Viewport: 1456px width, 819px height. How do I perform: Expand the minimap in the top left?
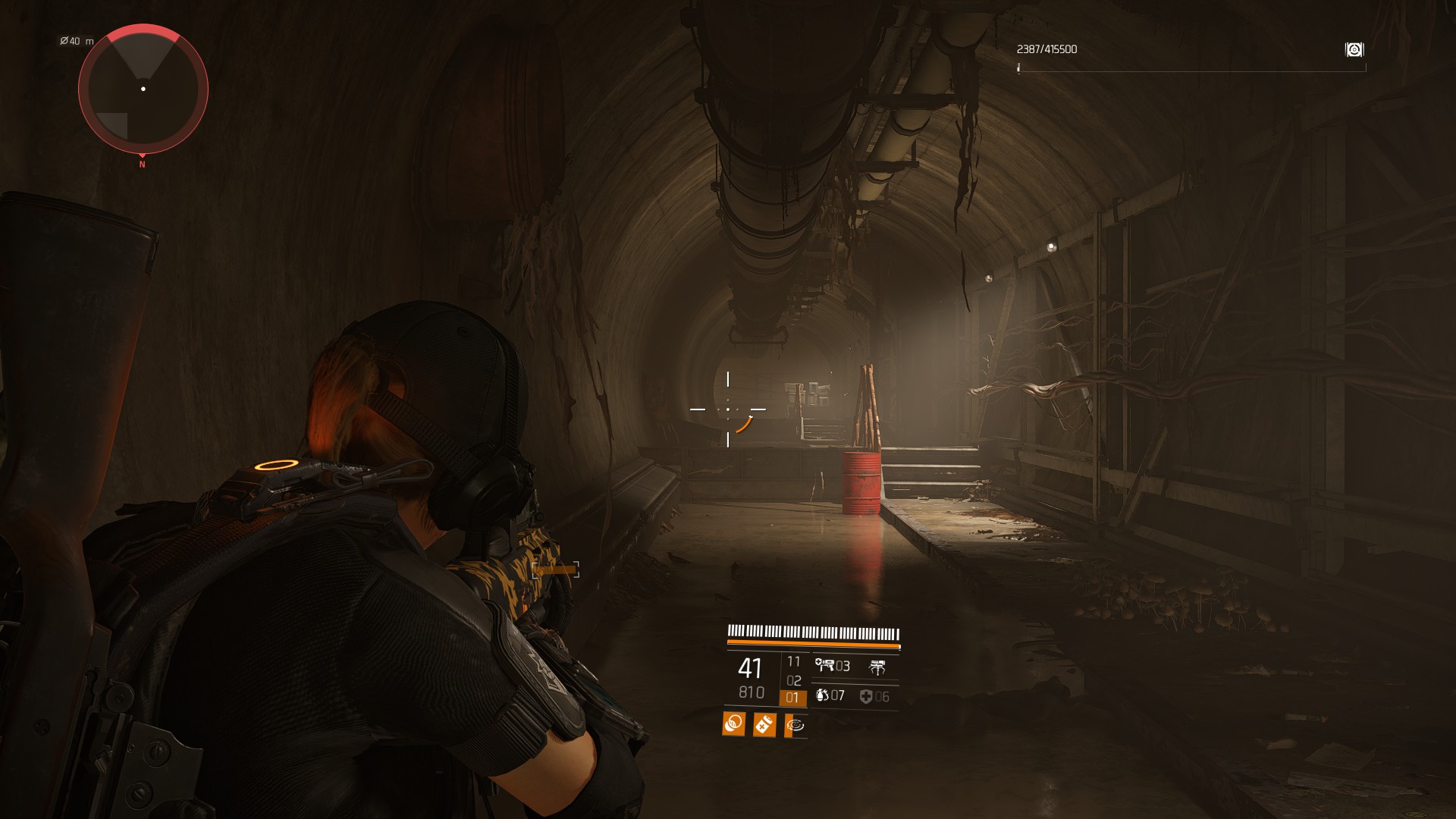(143, 89)
